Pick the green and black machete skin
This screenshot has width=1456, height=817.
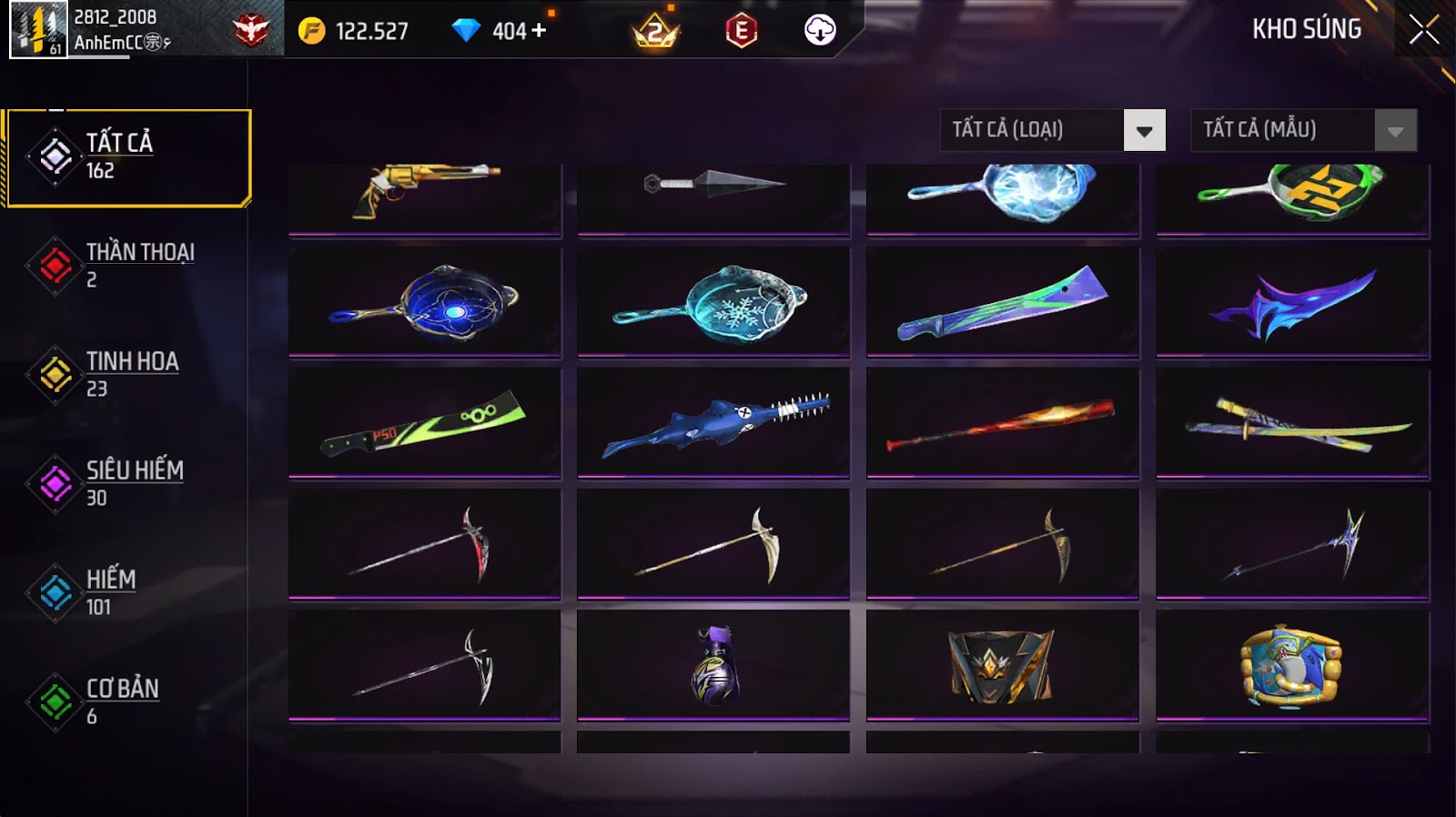coord(425,423)
